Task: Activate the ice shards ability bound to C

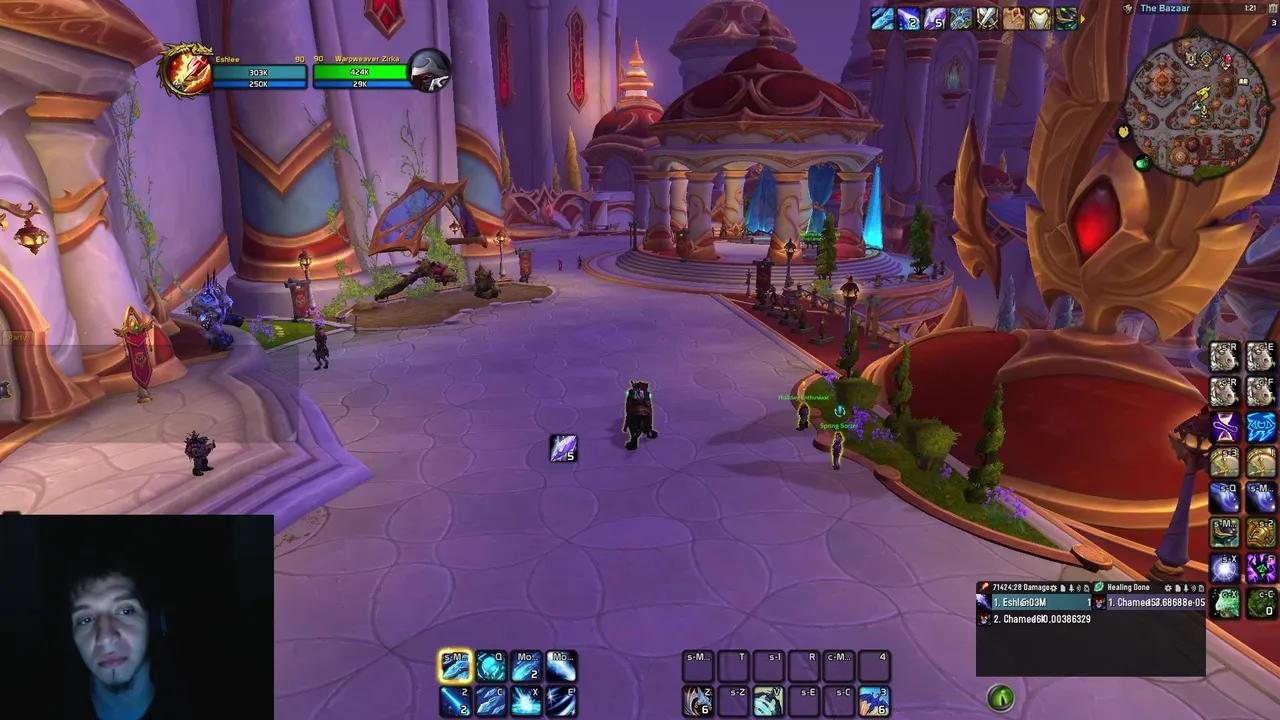Action: tap(490, 701)
